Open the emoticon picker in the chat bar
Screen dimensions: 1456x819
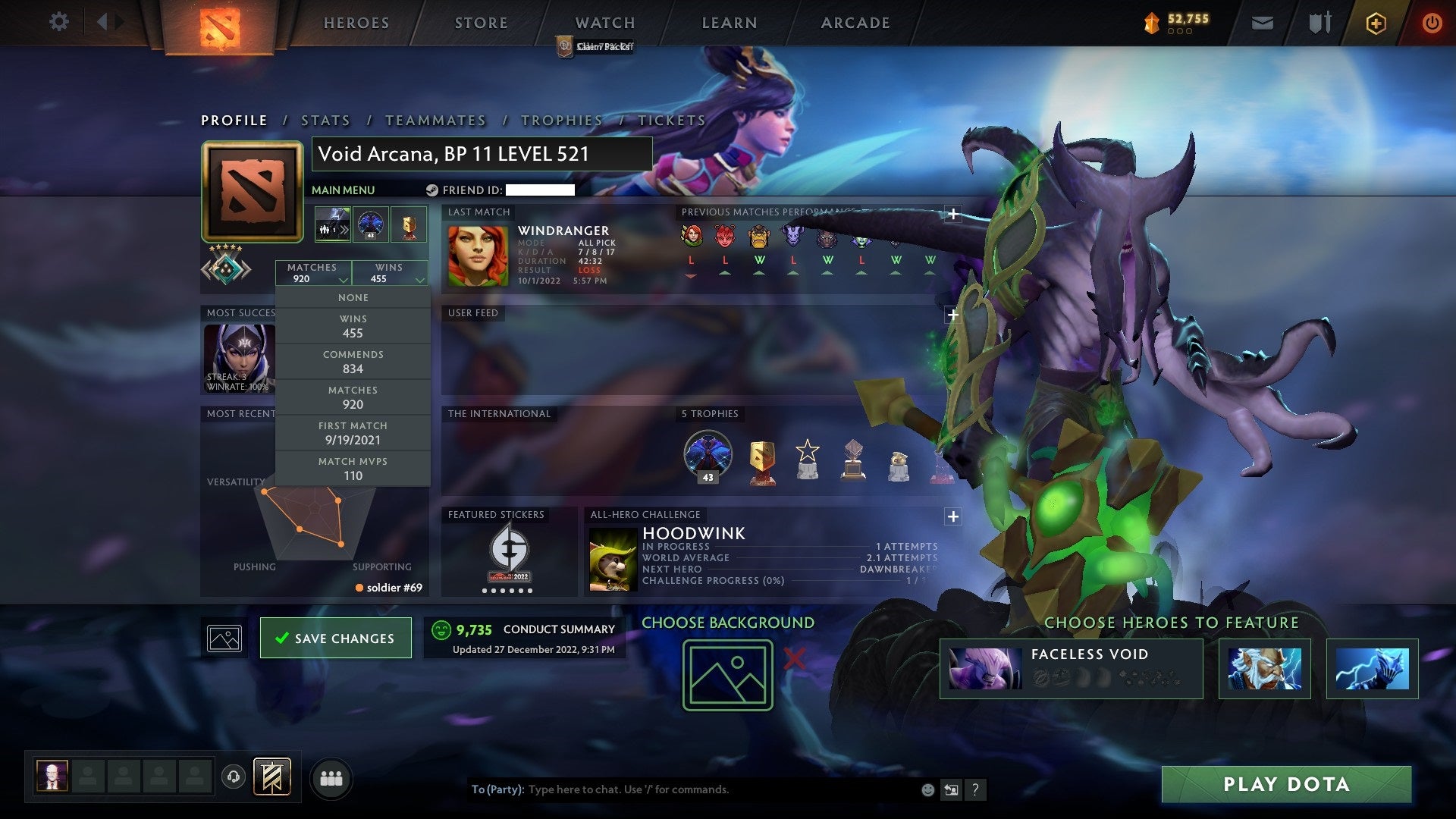[927, 789]
